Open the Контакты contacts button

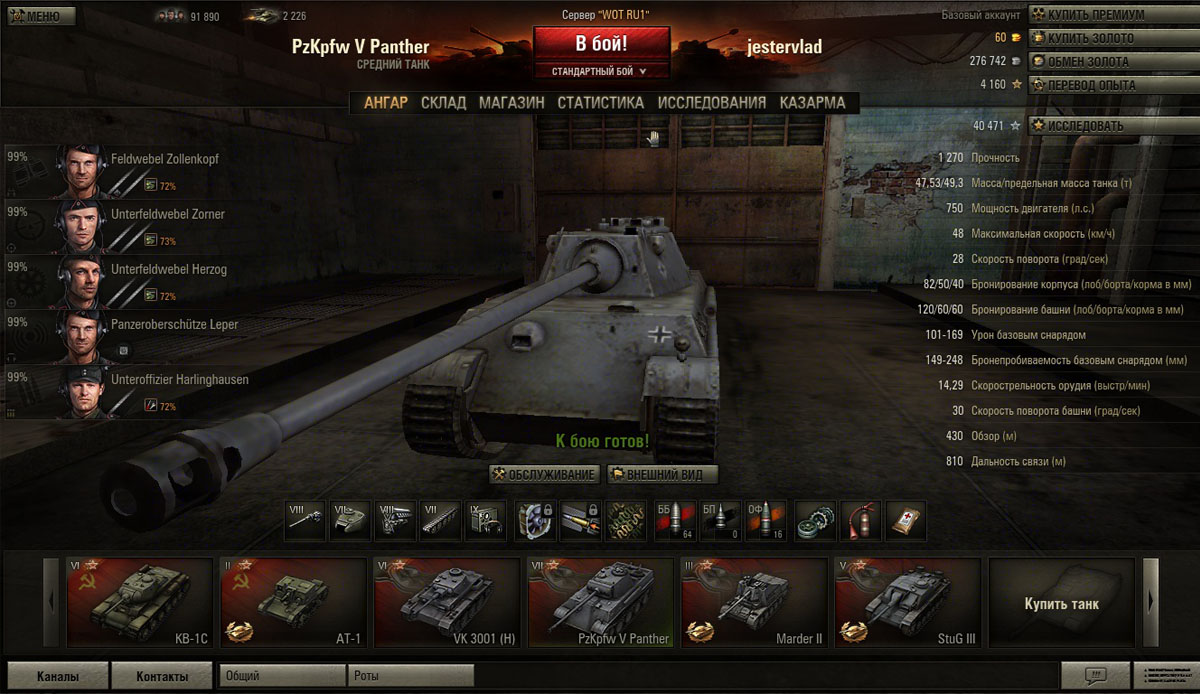click(x=162, y=676)
